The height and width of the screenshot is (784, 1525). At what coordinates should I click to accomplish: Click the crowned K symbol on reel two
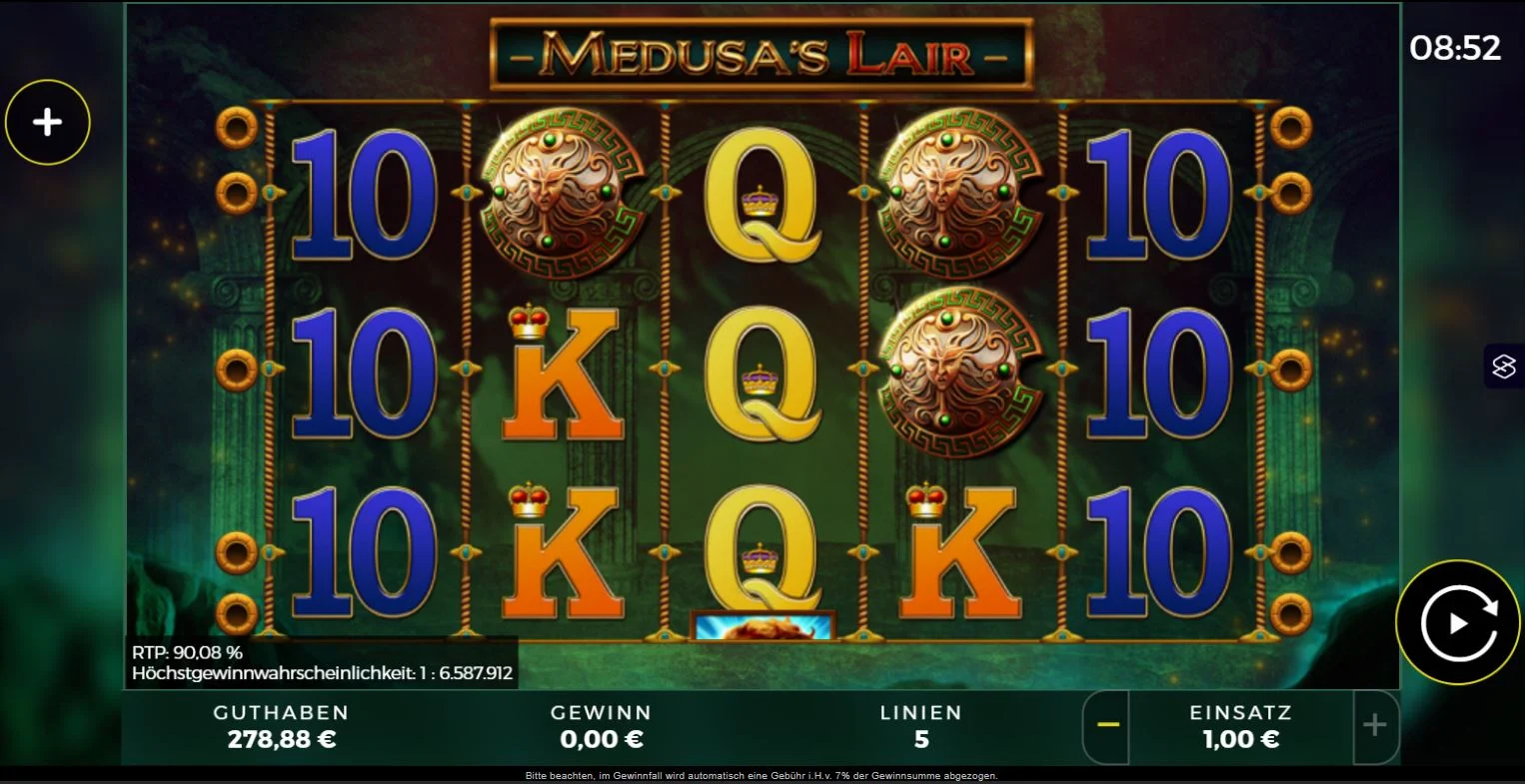click(563, 375)
